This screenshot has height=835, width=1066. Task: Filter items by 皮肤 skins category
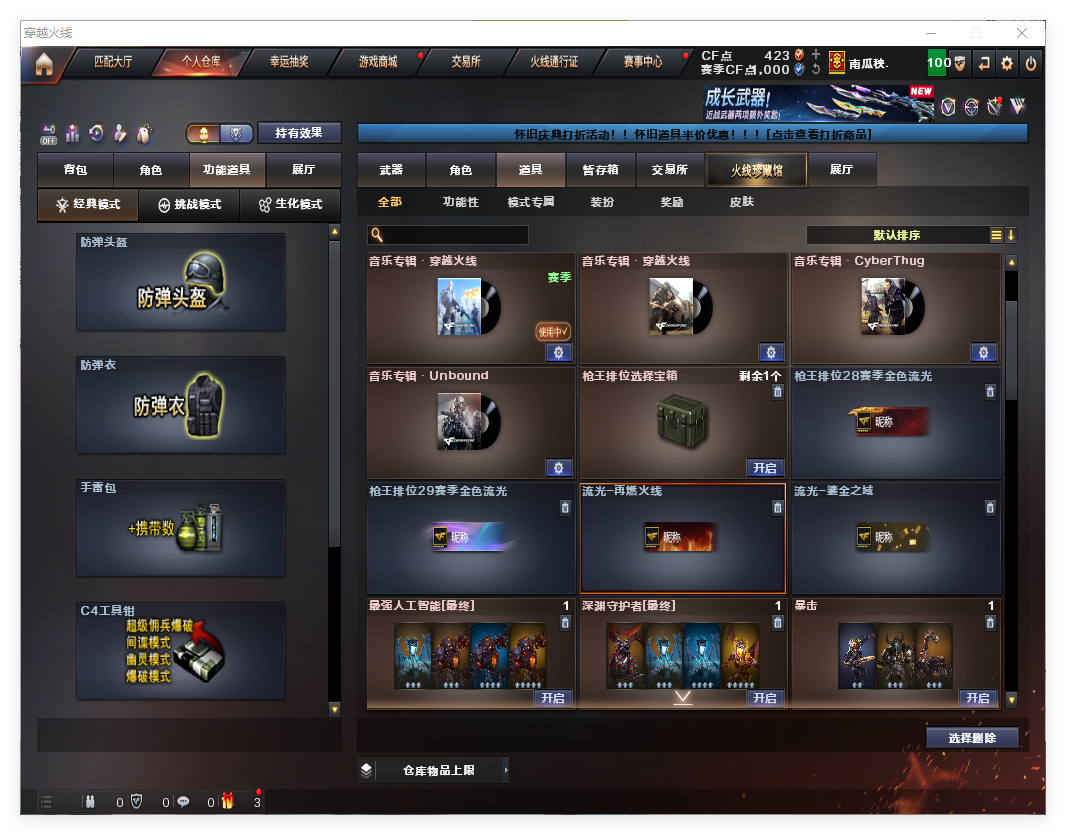742,202
